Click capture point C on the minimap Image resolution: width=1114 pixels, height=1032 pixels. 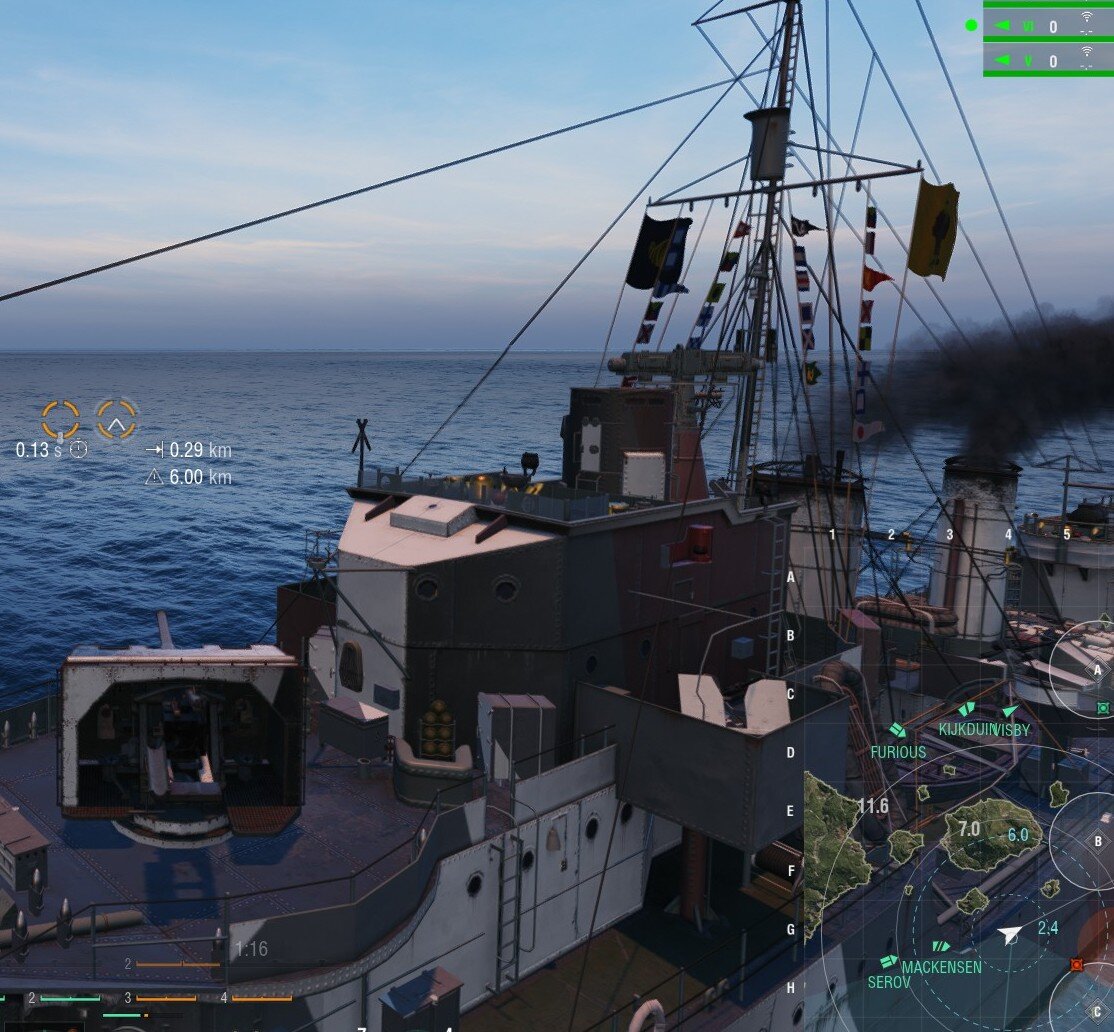(x=1097, y=1010)
